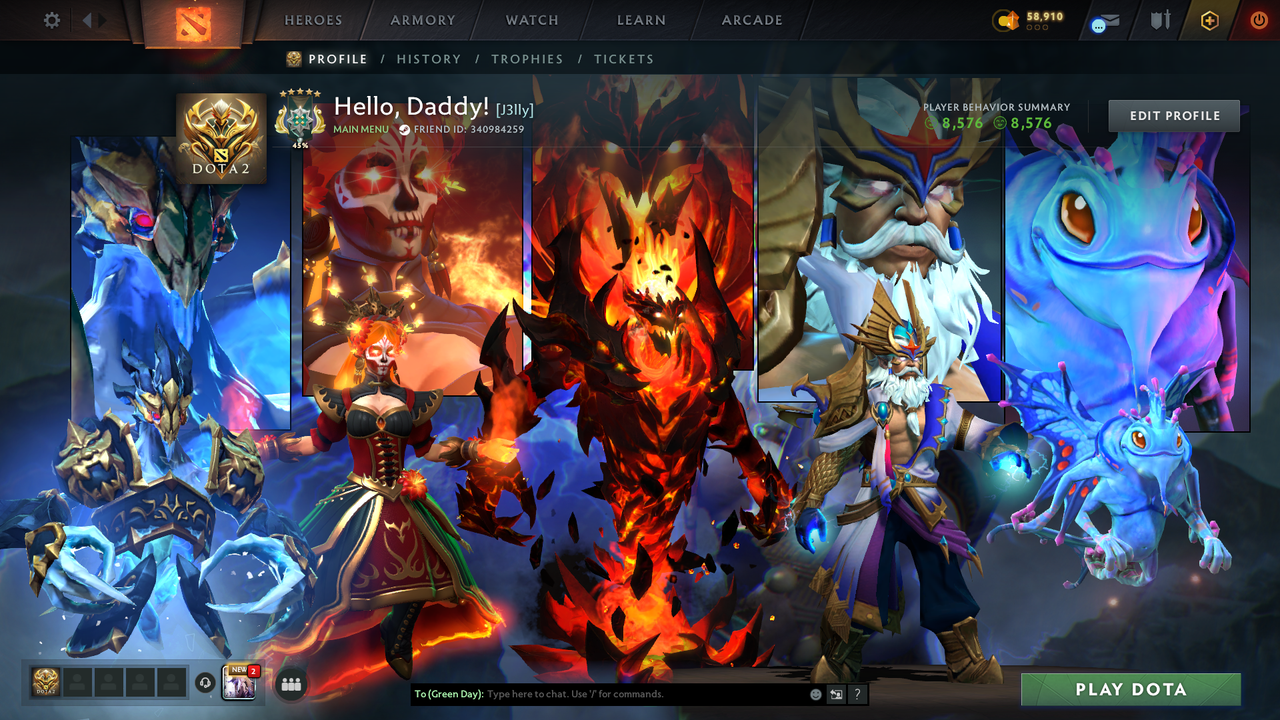Viewport: 1280px width, 720px height.
Task: Switch to the HISTORY tab
Action: [x=429, y=59]
